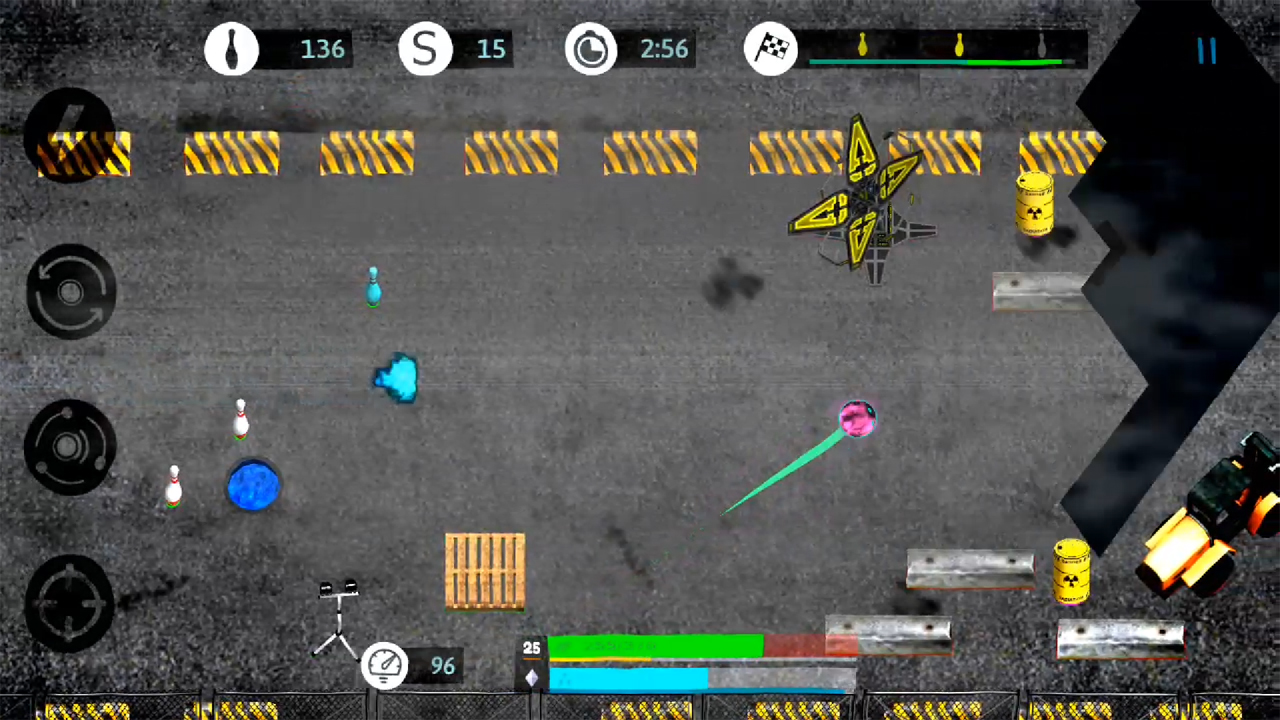Viewport: 1280px width, 720px height.
Task: Tap the checkered flag progress icon
Action: pos(770,49)
